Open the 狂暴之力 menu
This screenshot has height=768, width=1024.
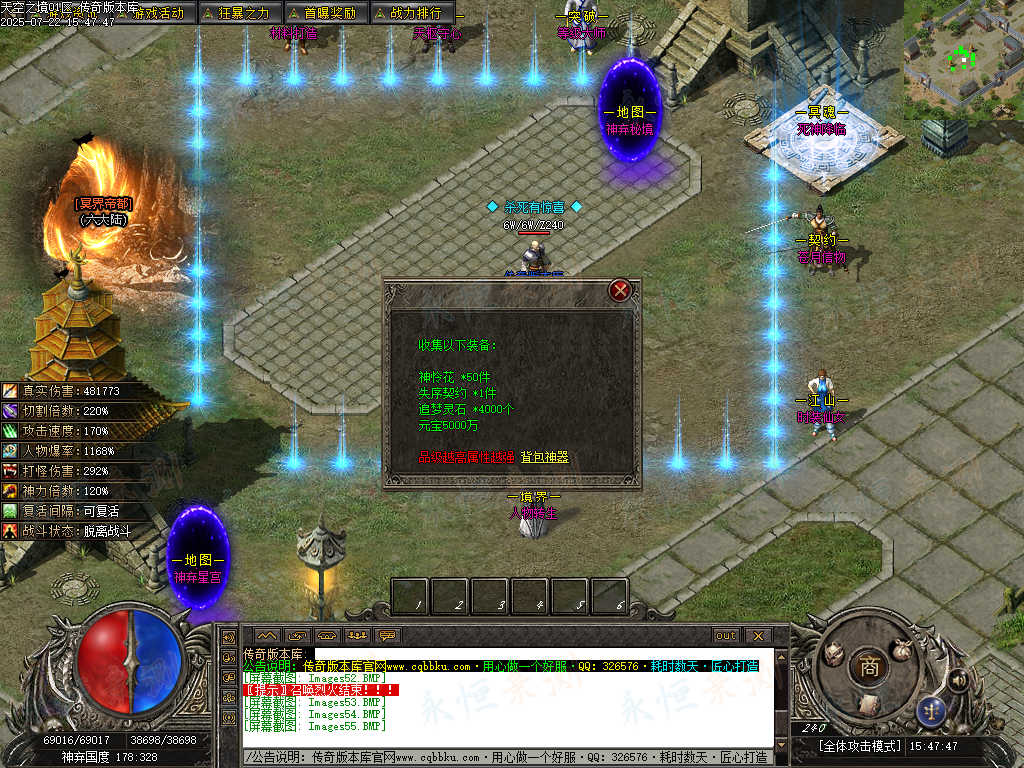(x=236, y=13)
